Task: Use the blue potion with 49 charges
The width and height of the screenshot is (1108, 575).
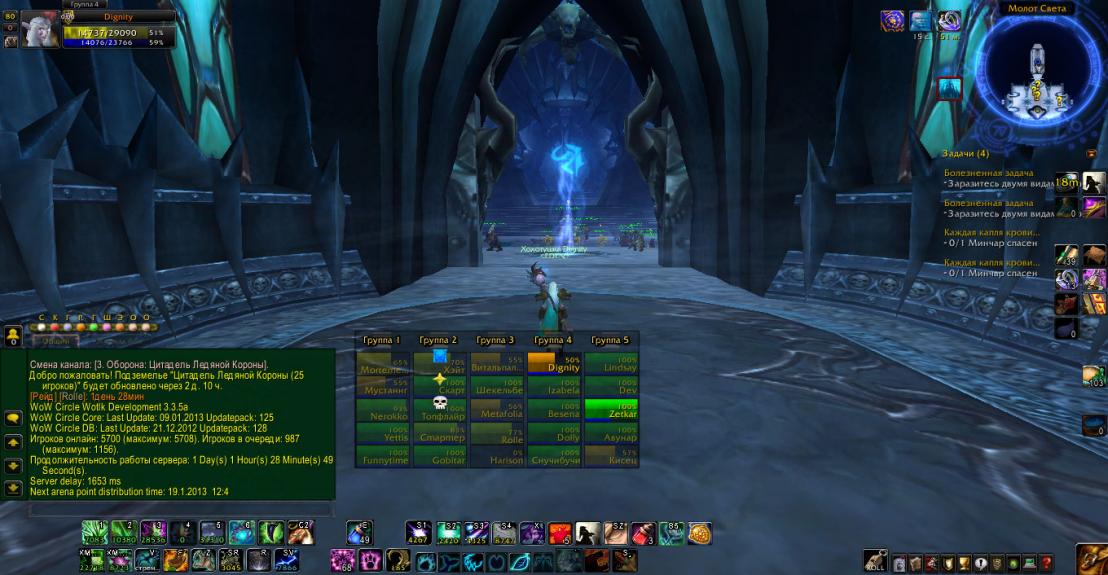Action: 359,533
